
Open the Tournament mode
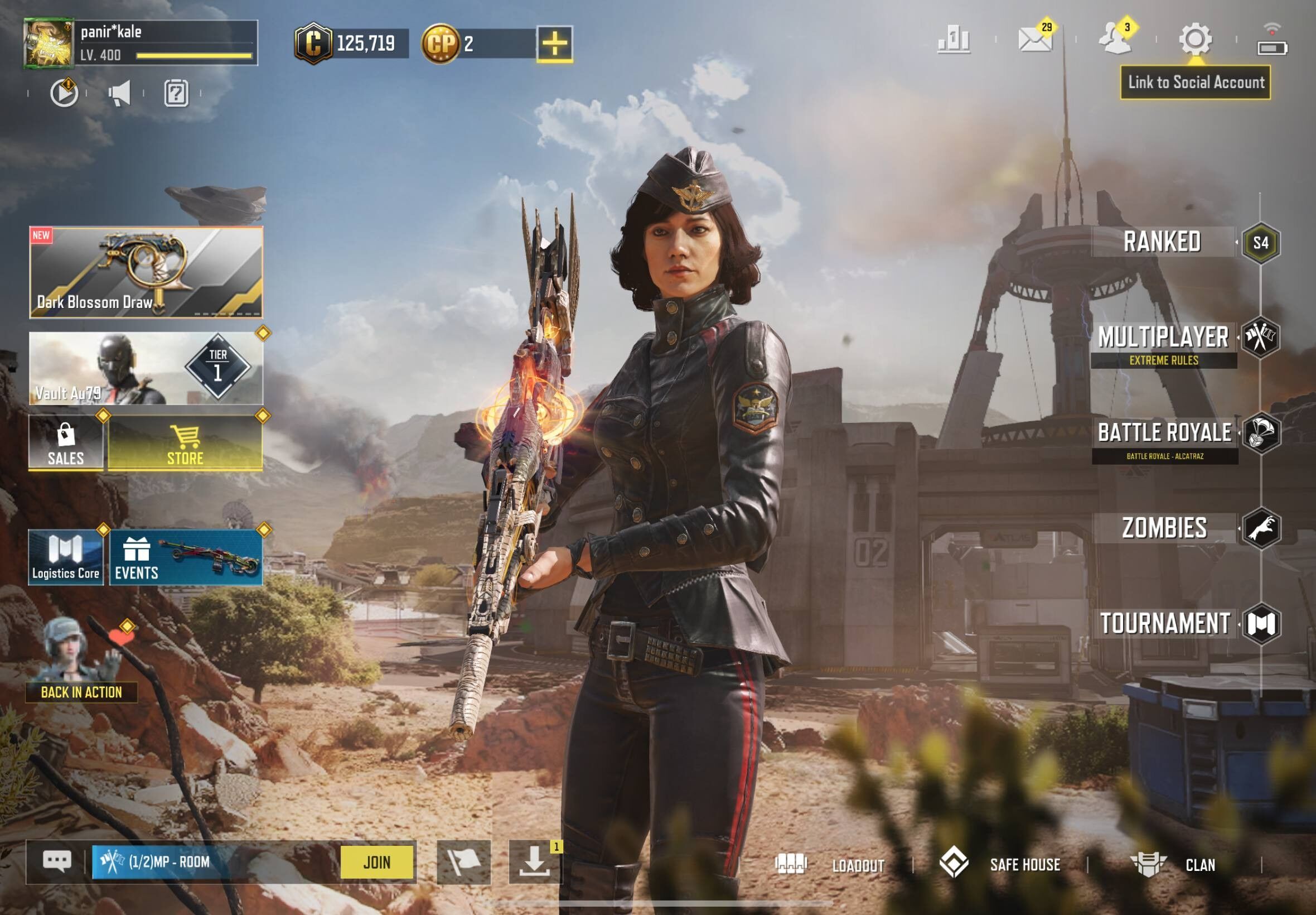click(1165, 624)
